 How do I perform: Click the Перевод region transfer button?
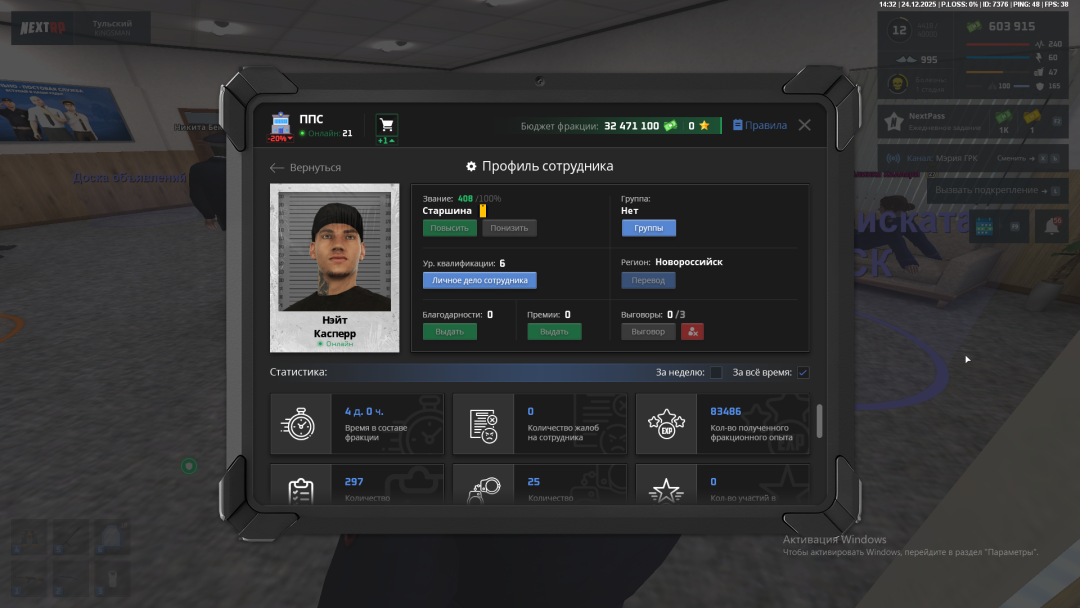648,281
